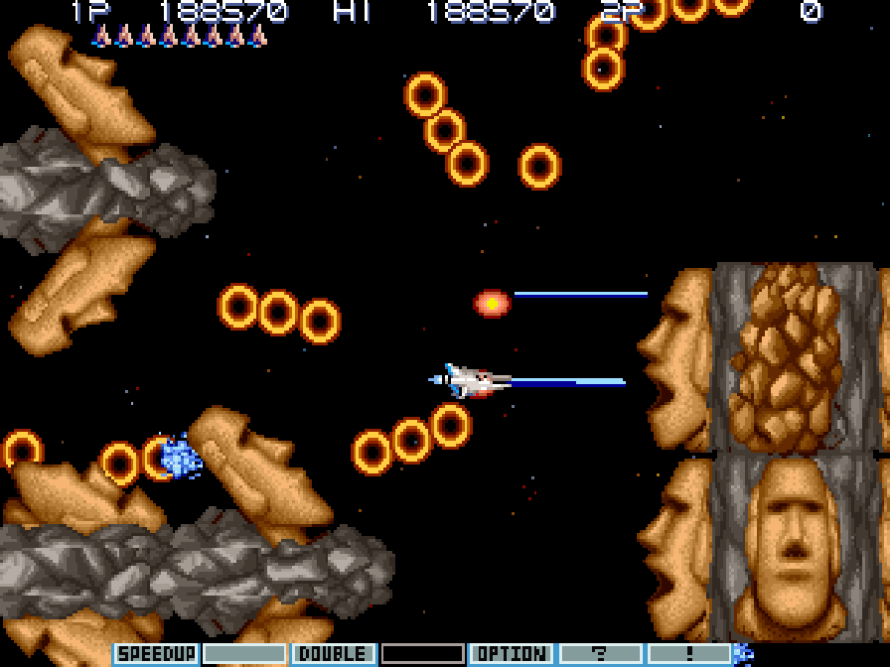Viewport: 890px width, 667px height.
Task: Activate the OPTION power-up cell
Action: coord(511,654)
